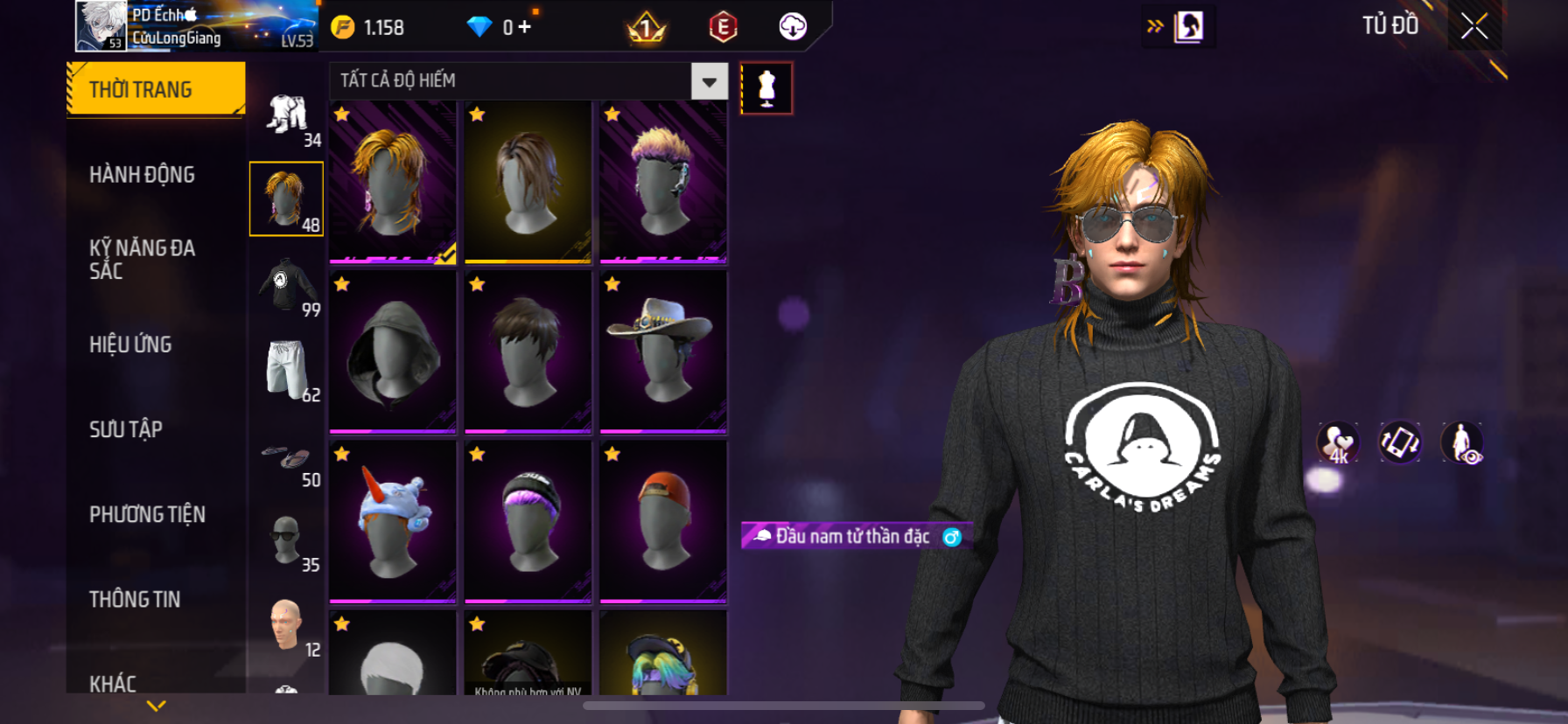Open the KỸ NĂNG ĐA SẮC section
This screenshot has width=1568, height=724.
click(142, 260)
